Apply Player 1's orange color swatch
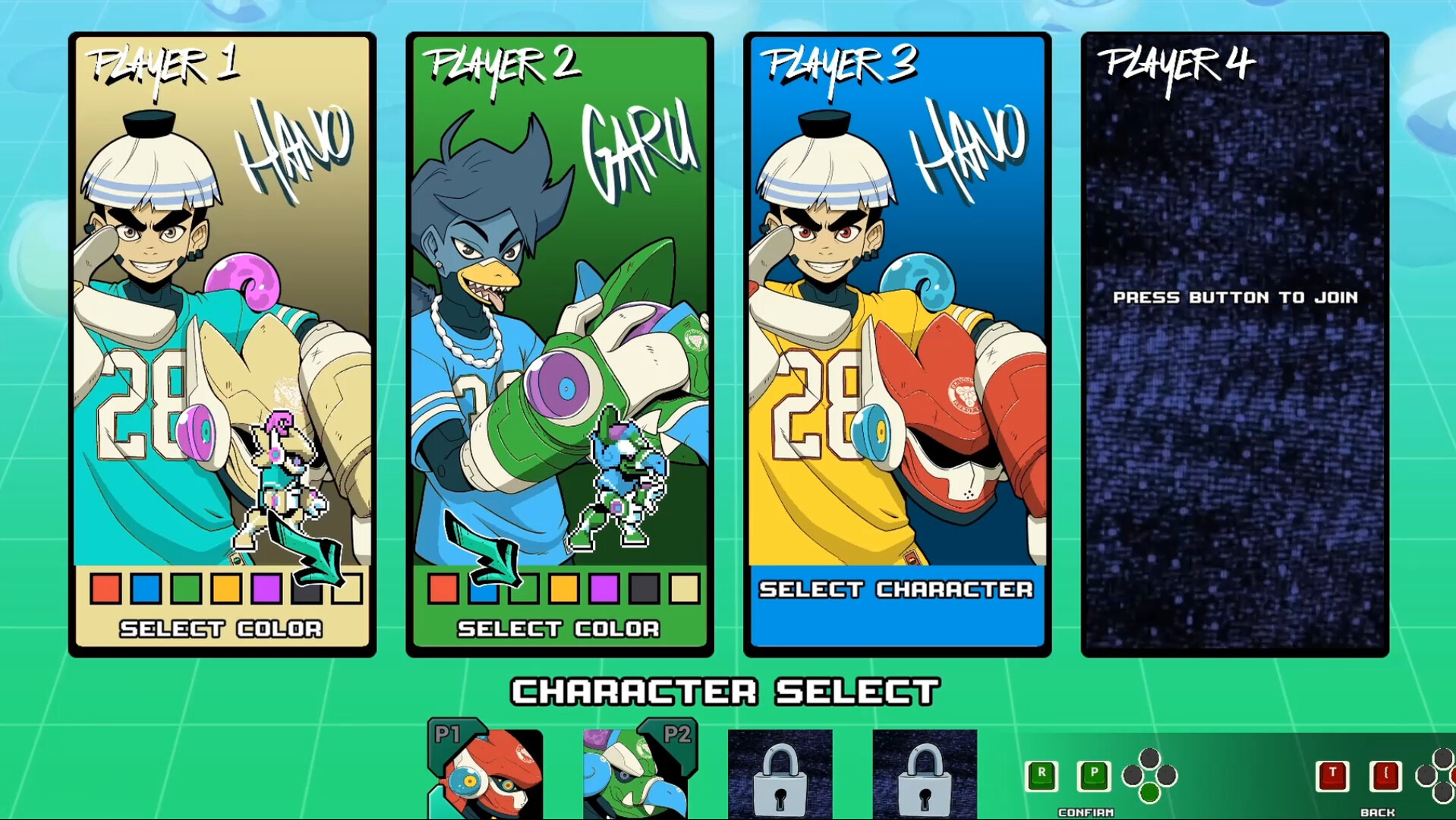The width and height of the screenshot is (1456, 820). [x=226, y=589]
